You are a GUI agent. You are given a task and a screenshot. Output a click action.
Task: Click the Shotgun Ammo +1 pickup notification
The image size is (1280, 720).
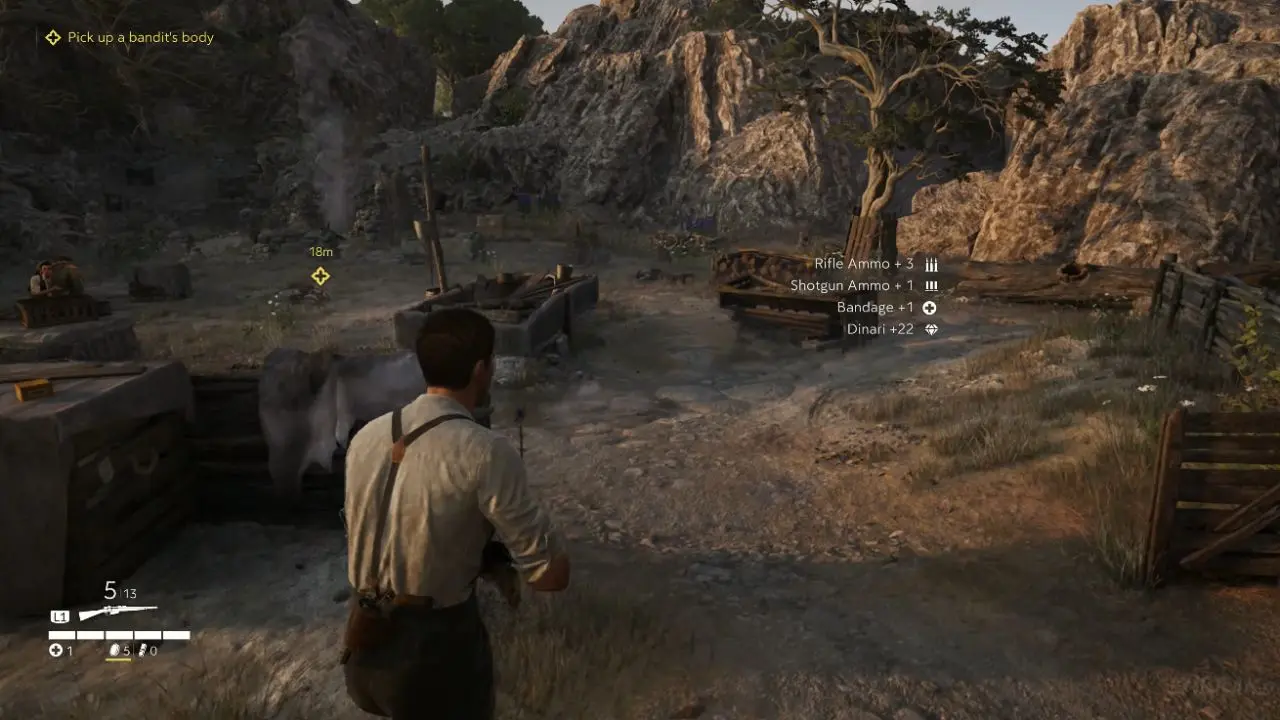coord(853,286)
